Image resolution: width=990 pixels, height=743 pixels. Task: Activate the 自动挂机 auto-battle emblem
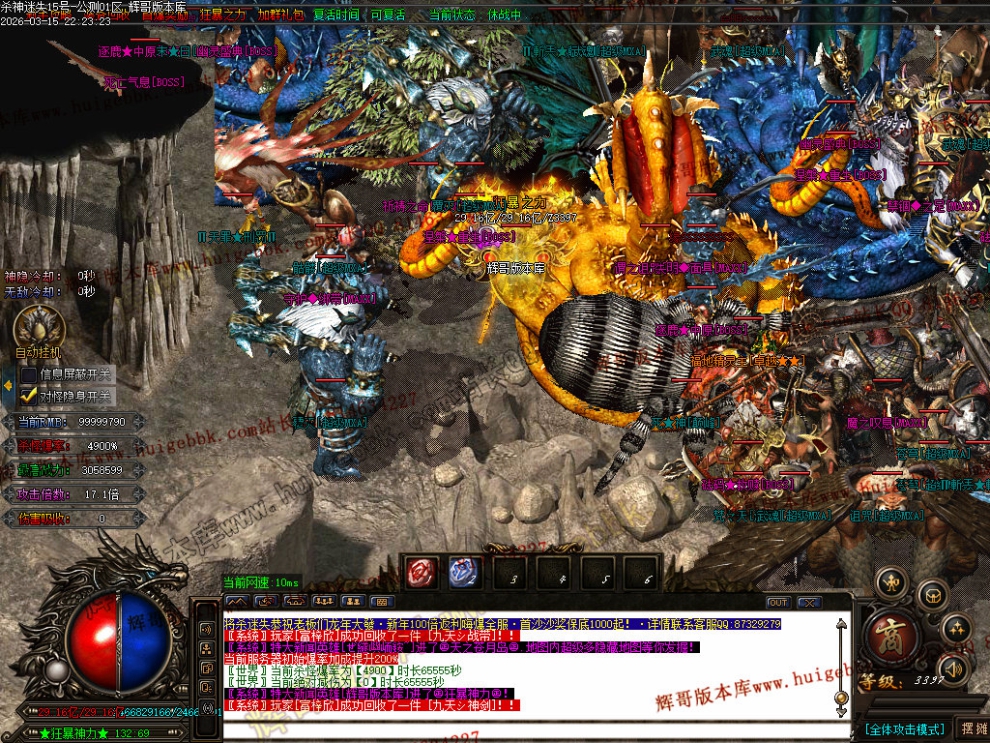(39, 328)
